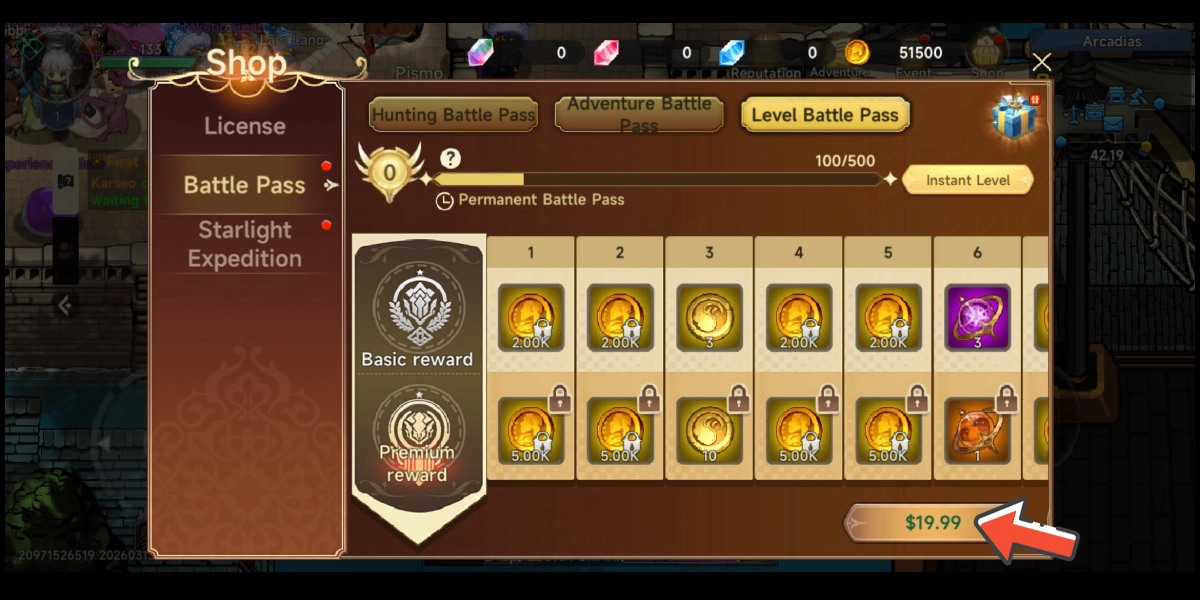Select the Battle Pass category
The image size is (1200, 600).
click(245, 185)
